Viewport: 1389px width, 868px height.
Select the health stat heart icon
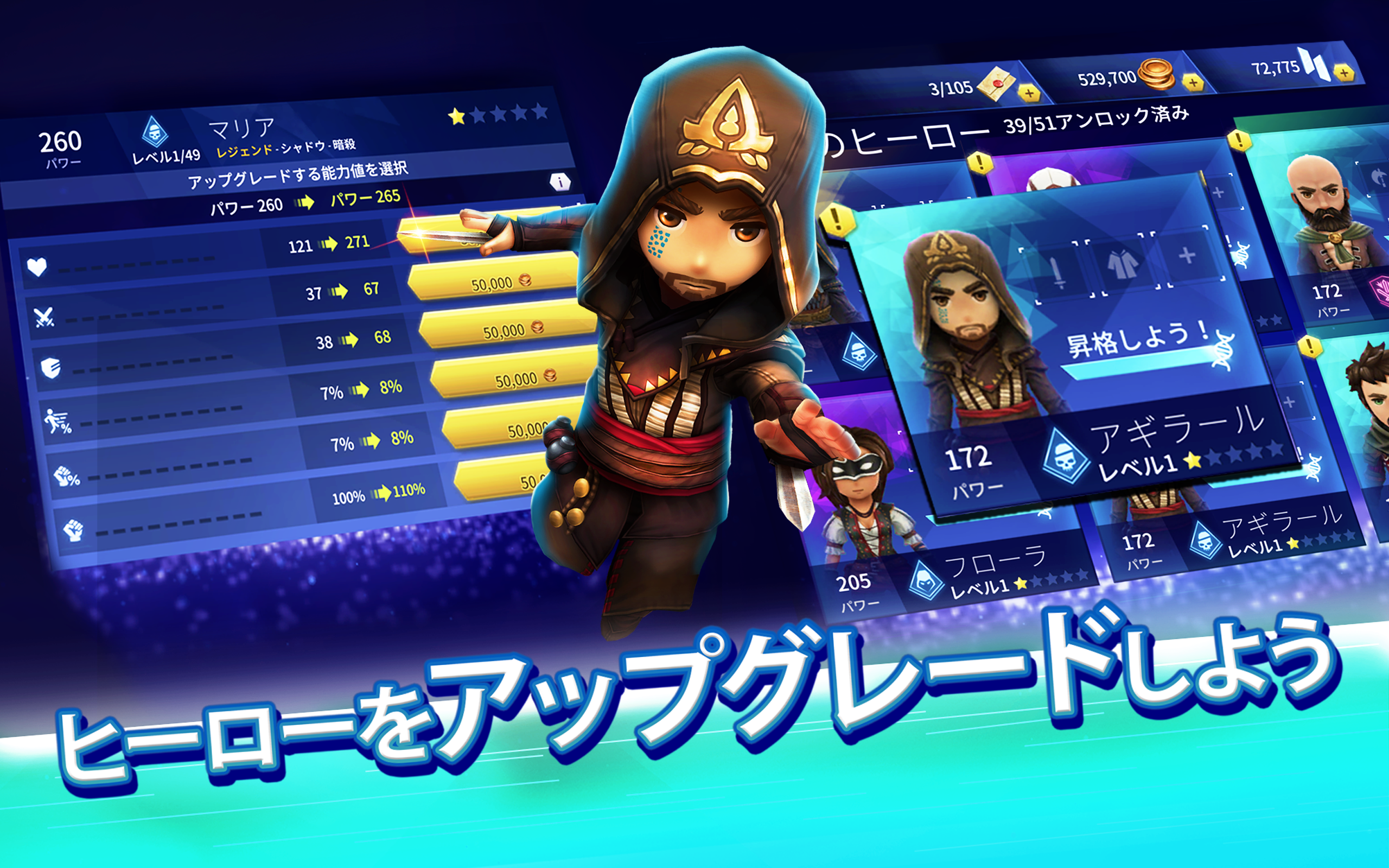click(x=36, y=267)
